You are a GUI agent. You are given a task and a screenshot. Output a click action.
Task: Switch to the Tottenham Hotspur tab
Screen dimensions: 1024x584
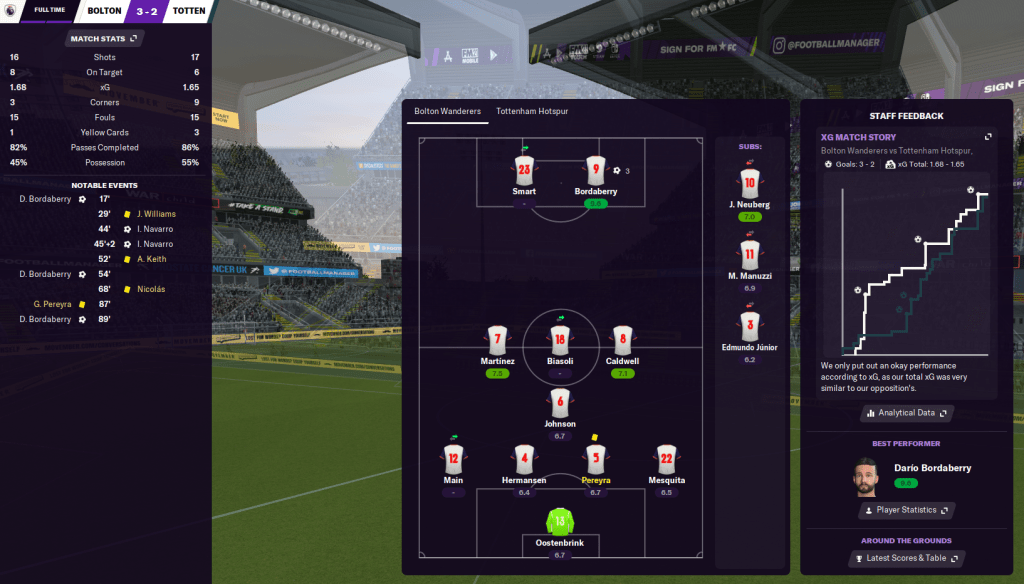tap(532, 111)
